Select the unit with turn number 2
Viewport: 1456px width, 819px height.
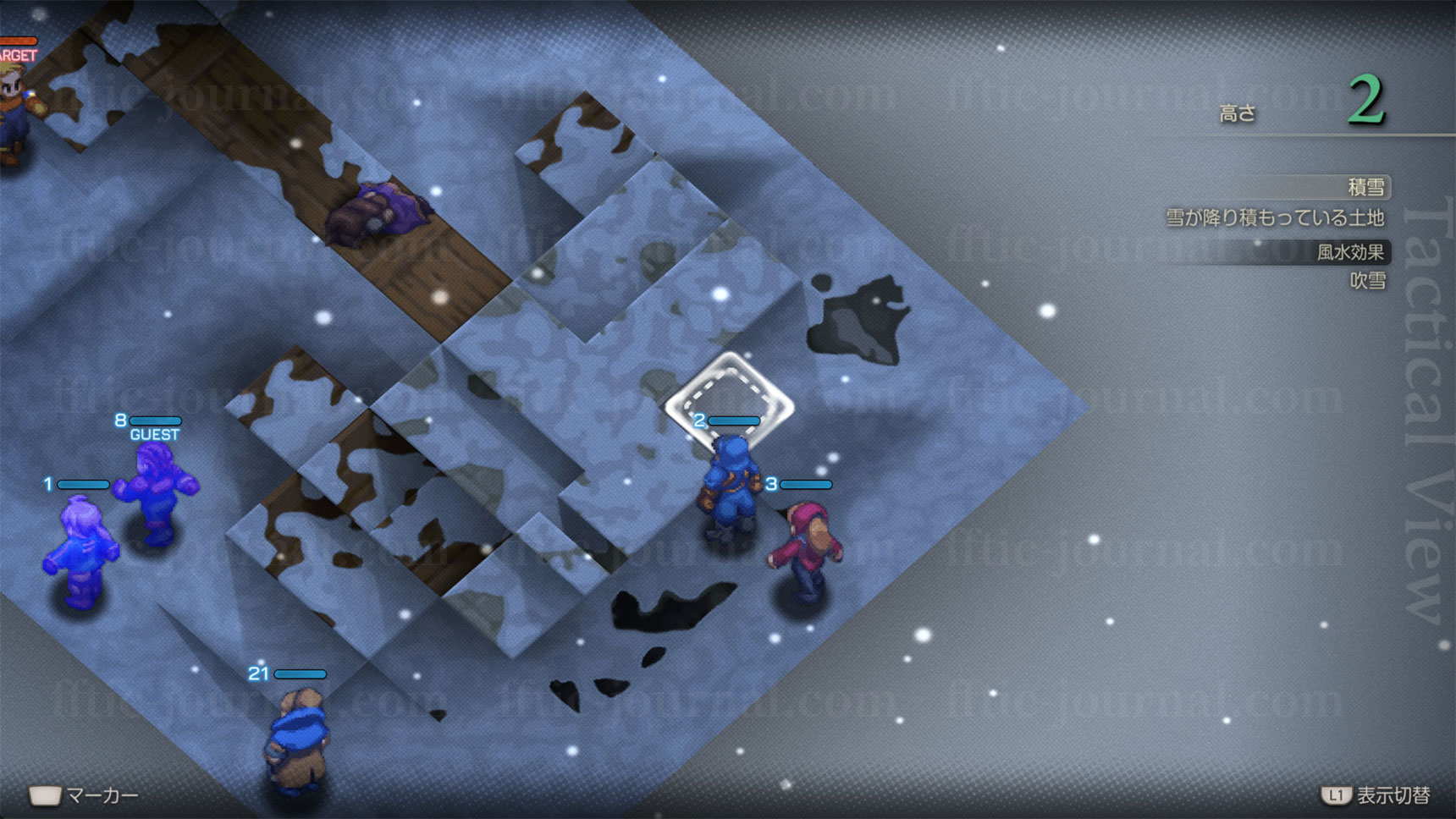[x=729, y=486]
